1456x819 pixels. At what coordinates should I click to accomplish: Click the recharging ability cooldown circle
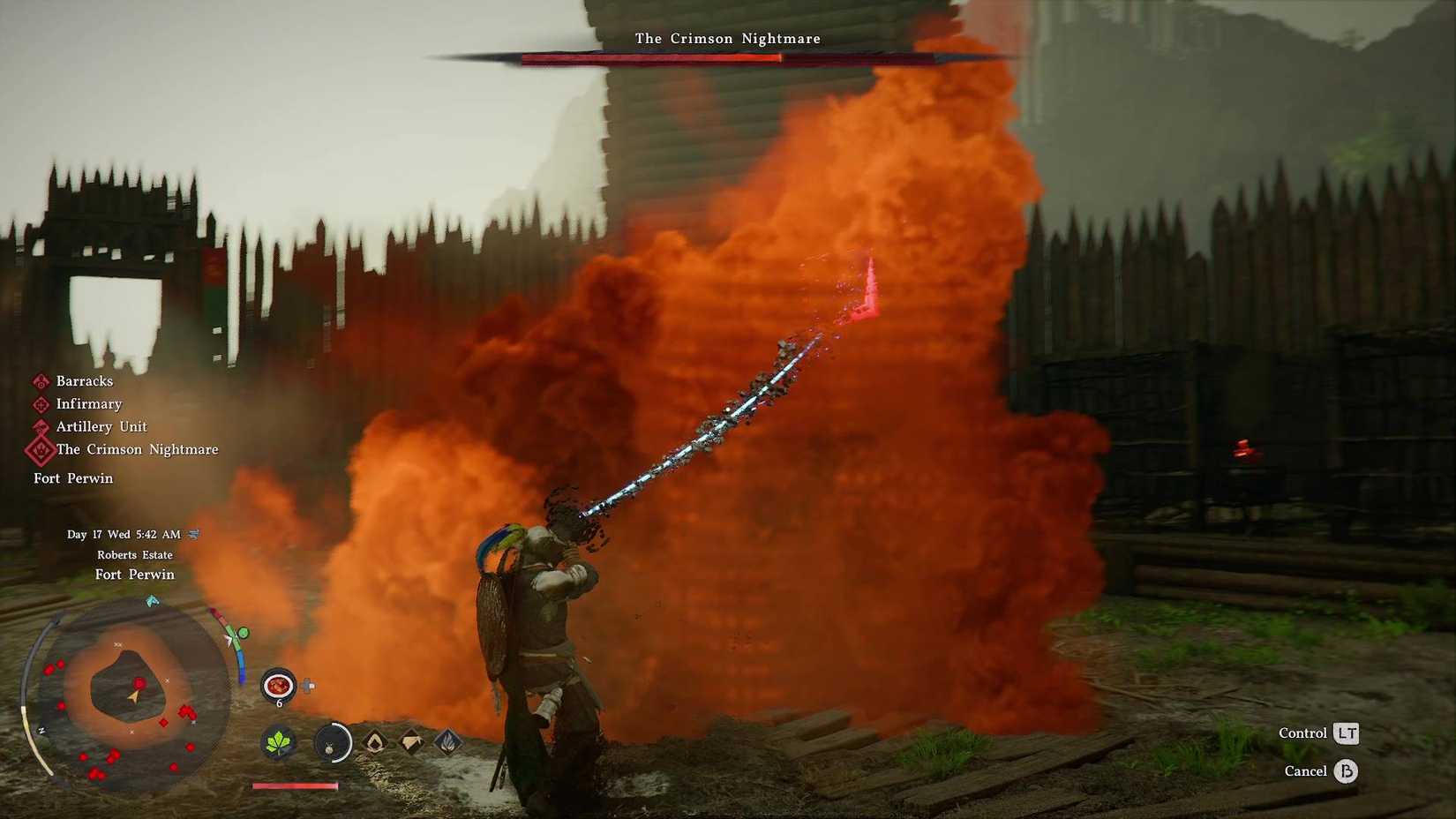333,743
